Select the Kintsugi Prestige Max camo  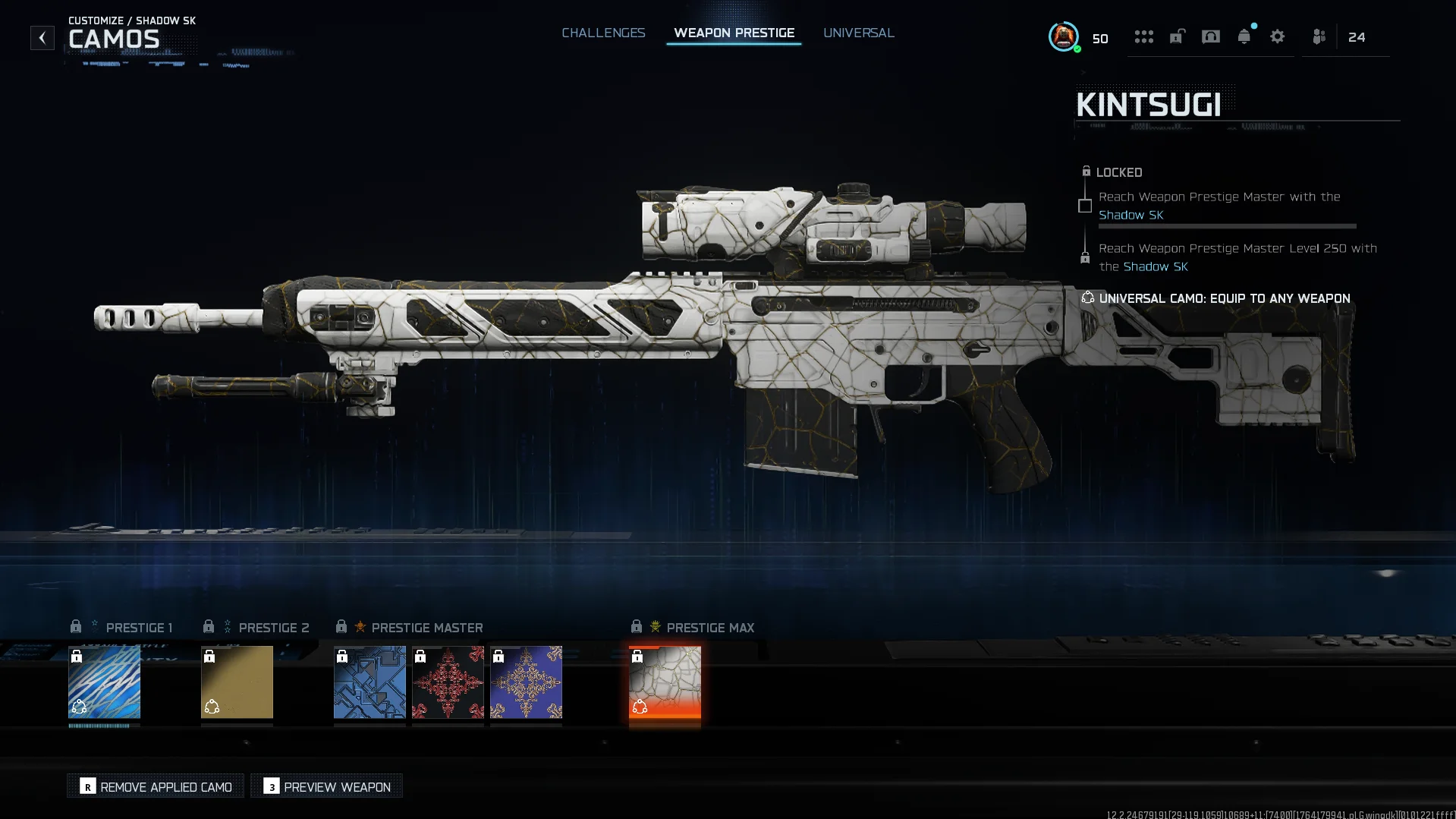coord(665,682)
